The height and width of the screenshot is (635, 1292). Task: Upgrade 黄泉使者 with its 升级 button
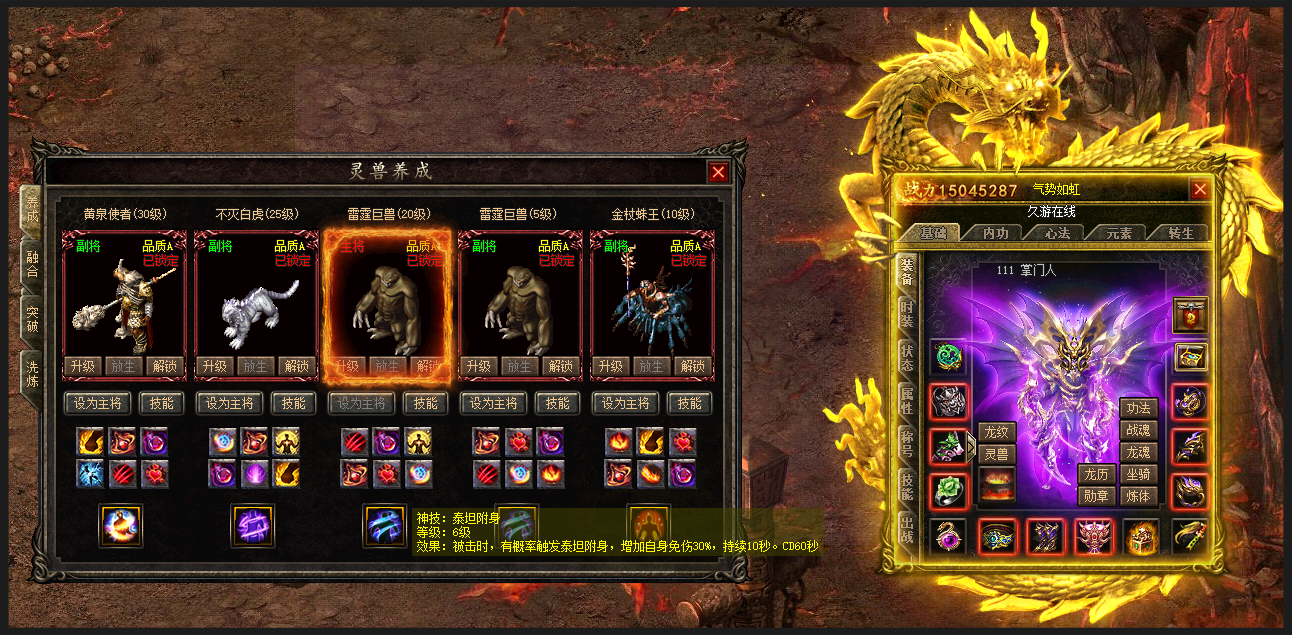[x=82, y=366]
